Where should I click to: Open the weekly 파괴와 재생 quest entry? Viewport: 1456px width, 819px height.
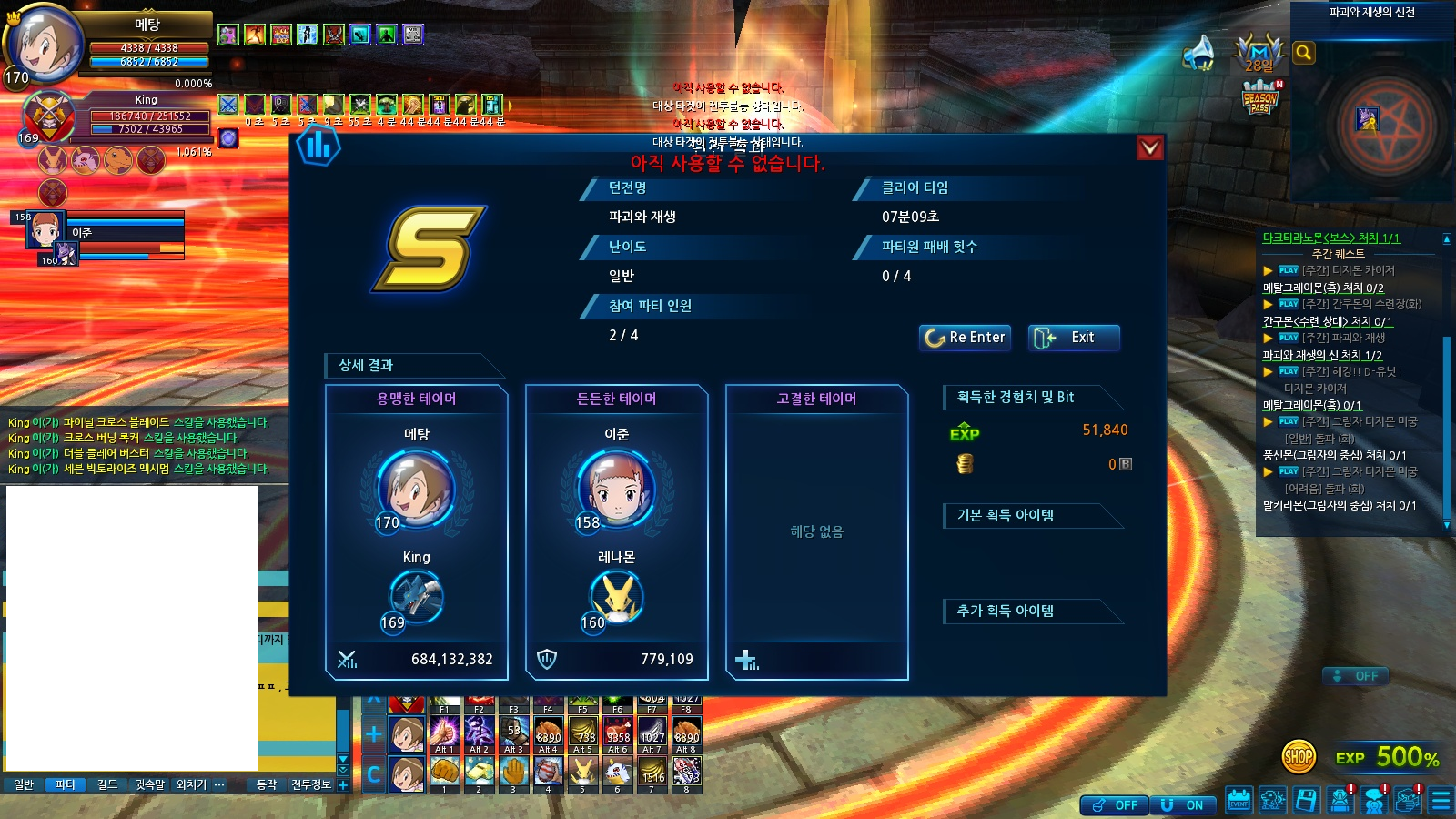1358,338
